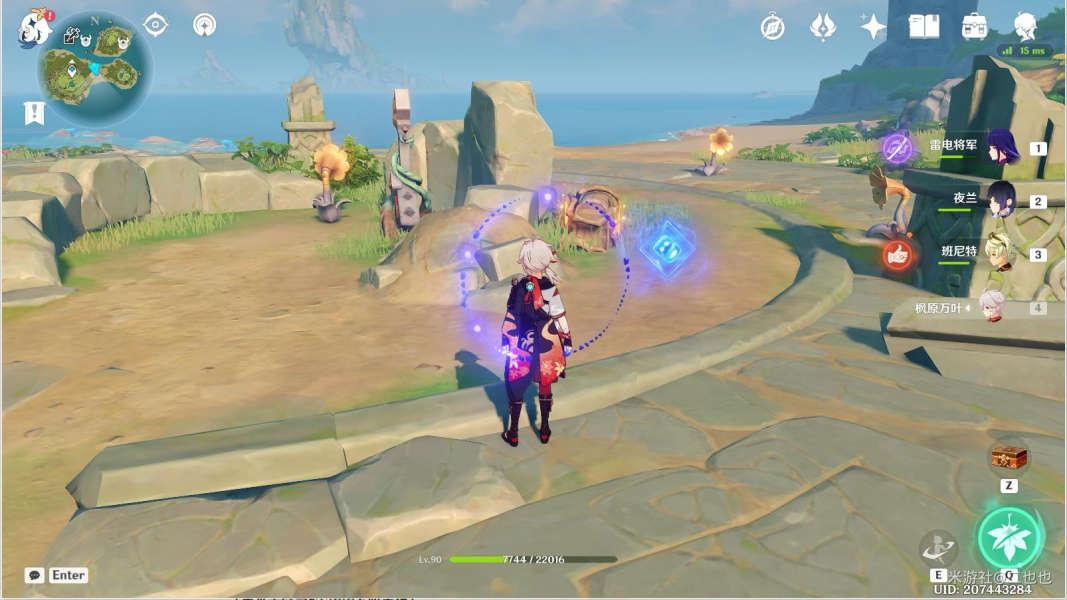
Task: Use the treasure chest gadget
Action: 1008,458
